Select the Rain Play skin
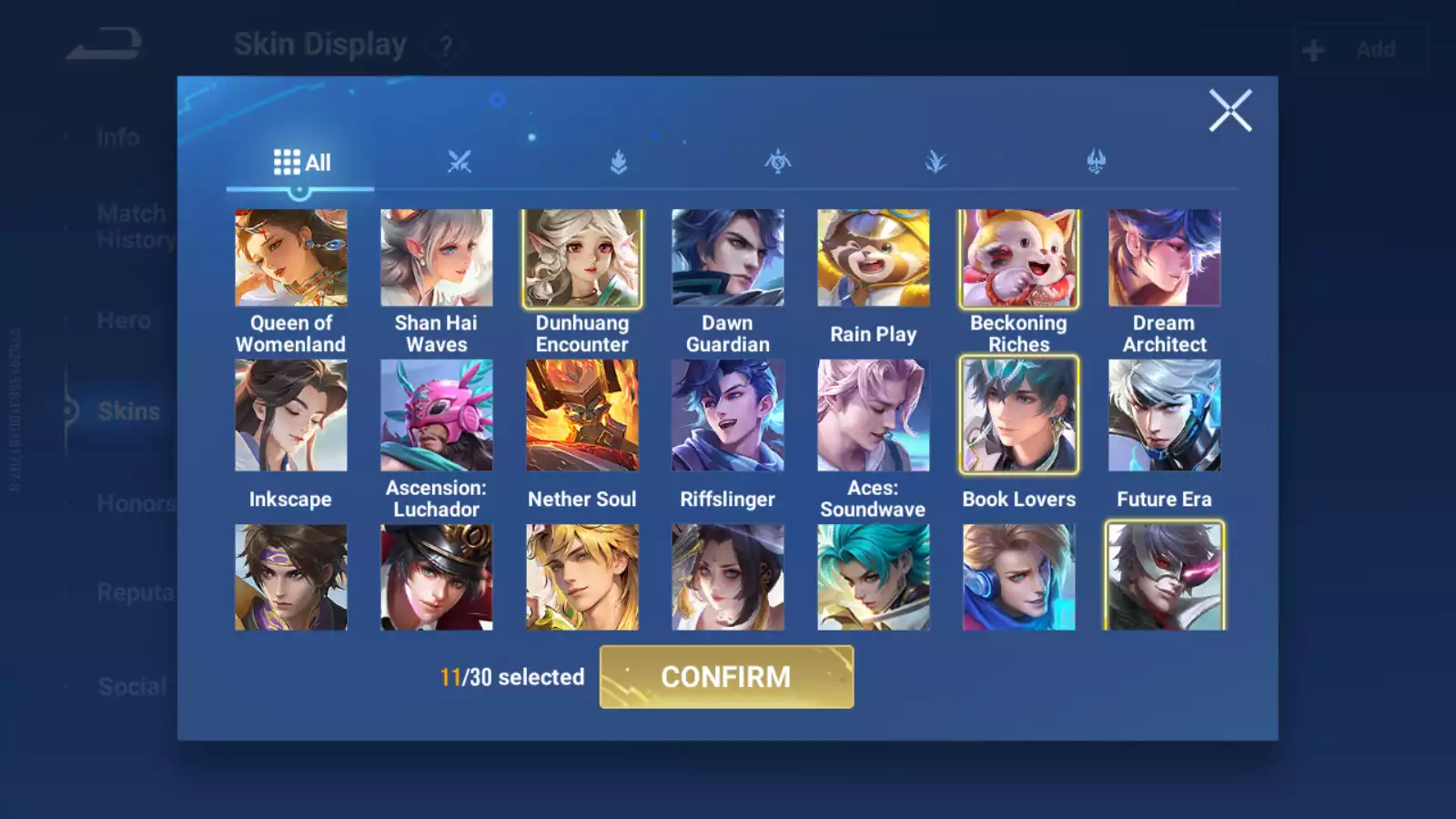The width and height of the screenshot is (1456, 819). (874, 258)
